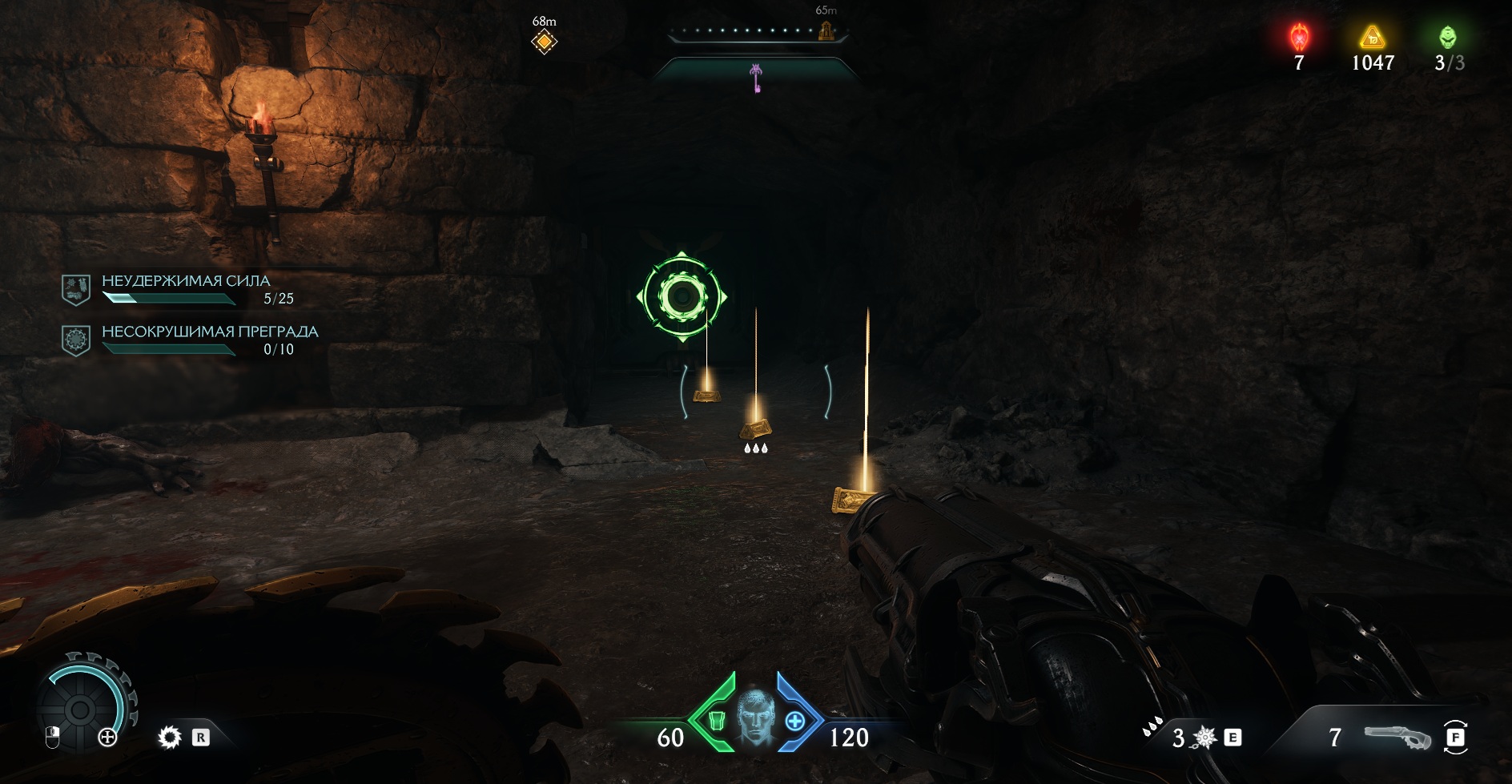Click the orange diamond objective marker

point(544,41)
